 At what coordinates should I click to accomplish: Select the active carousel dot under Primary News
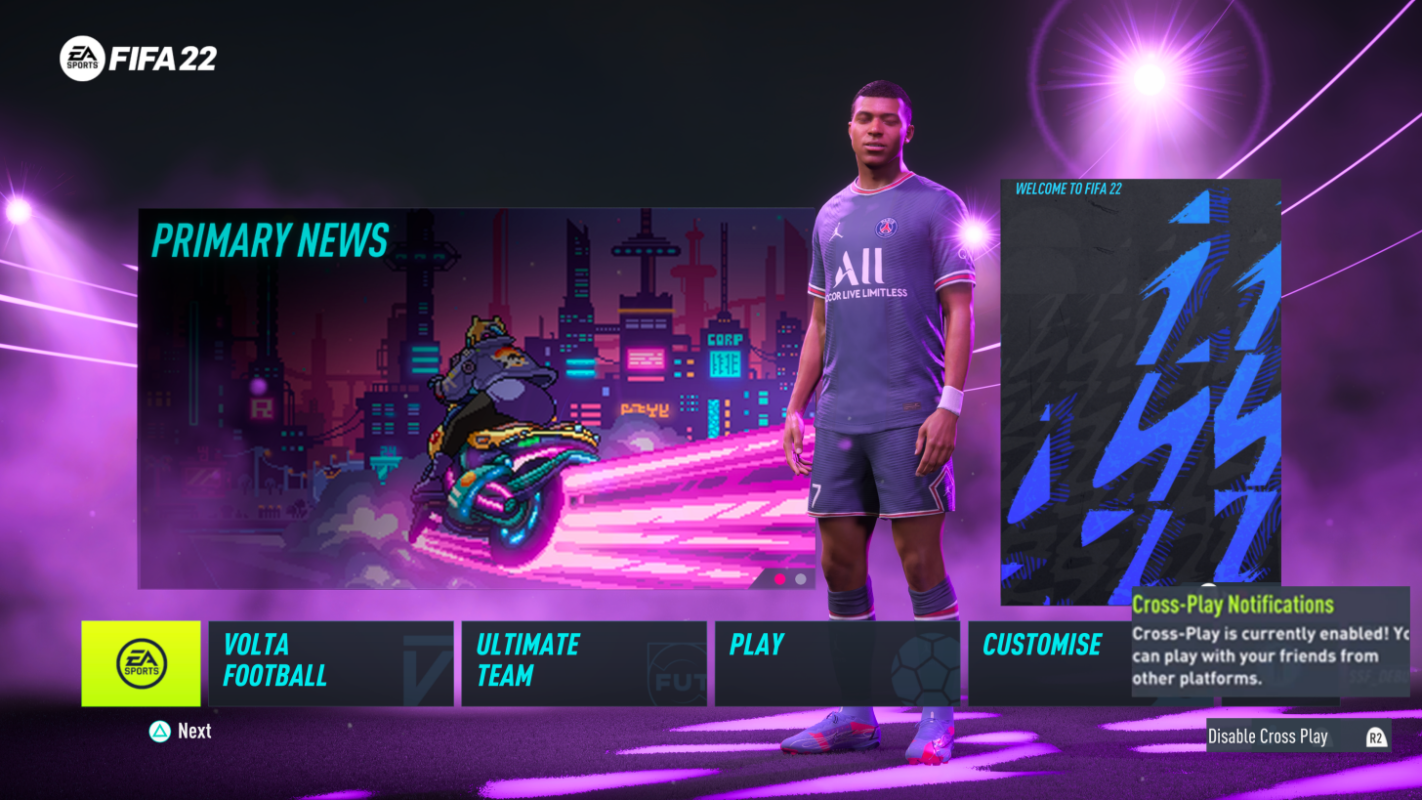click(x=779, y=577)
